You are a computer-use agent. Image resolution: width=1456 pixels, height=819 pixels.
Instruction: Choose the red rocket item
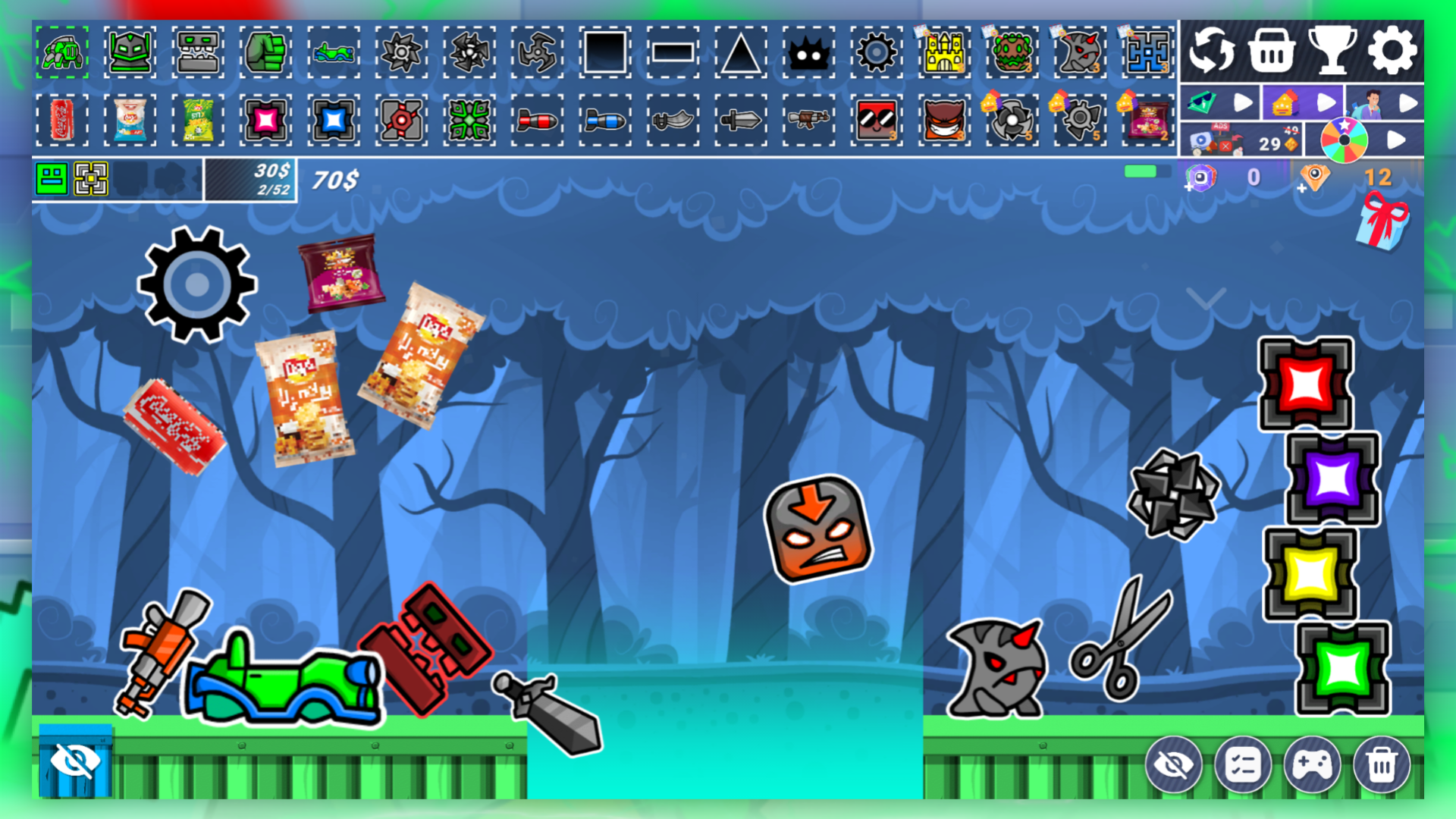[536, 121]
